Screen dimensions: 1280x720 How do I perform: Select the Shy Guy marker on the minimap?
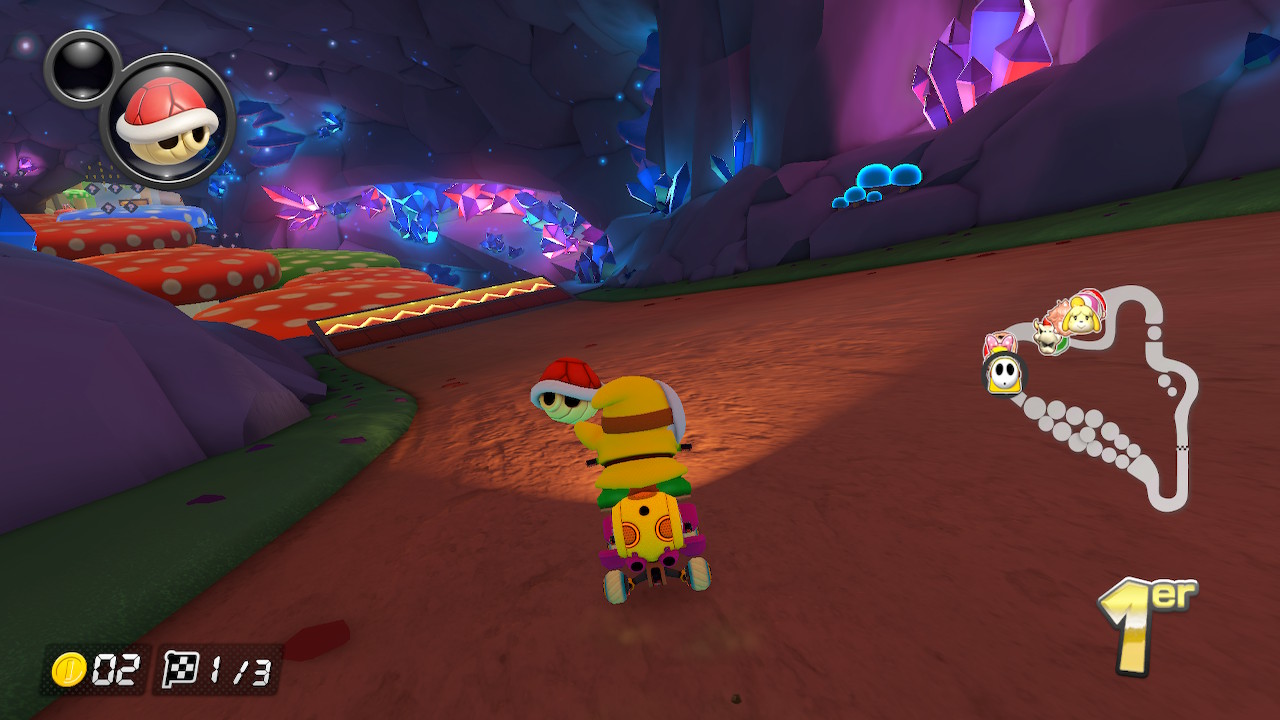[x=1002, y=373]
